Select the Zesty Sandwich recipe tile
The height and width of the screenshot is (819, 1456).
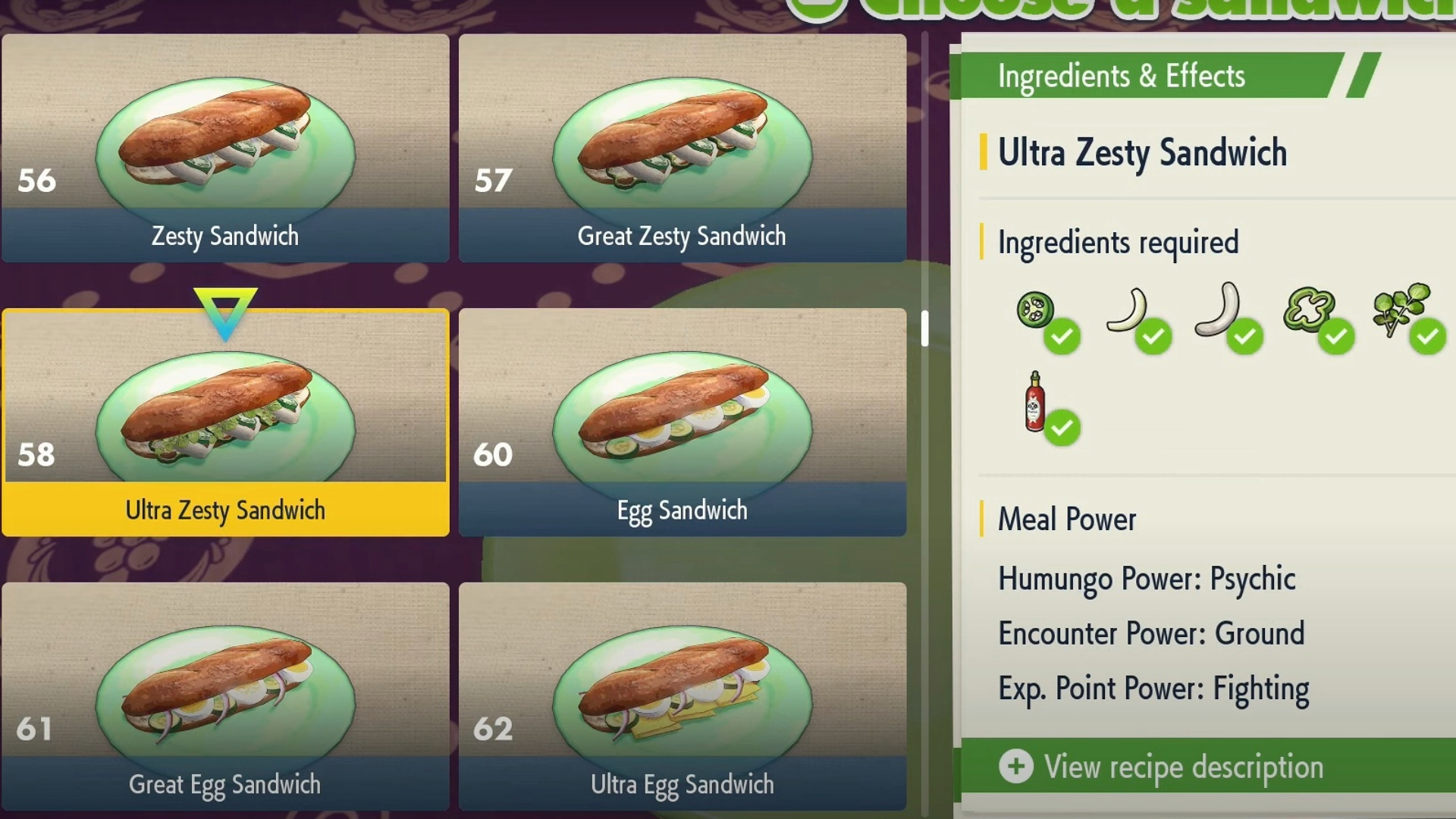225,149
